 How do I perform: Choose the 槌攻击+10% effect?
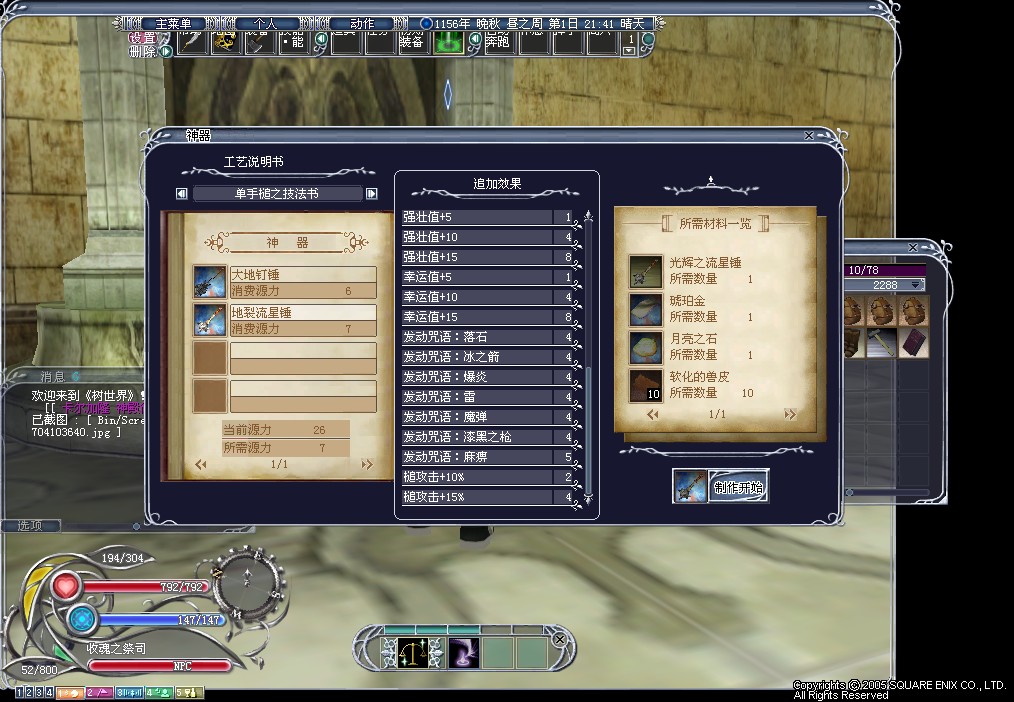478,477
